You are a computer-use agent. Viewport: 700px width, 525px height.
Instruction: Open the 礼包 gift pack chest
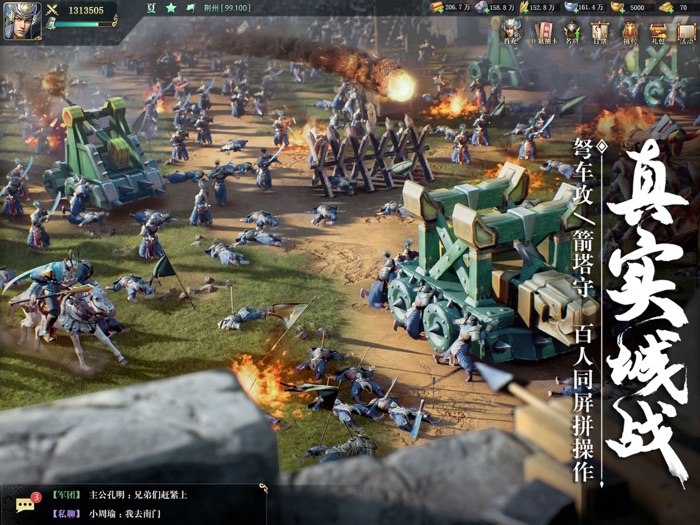point(658,32)
